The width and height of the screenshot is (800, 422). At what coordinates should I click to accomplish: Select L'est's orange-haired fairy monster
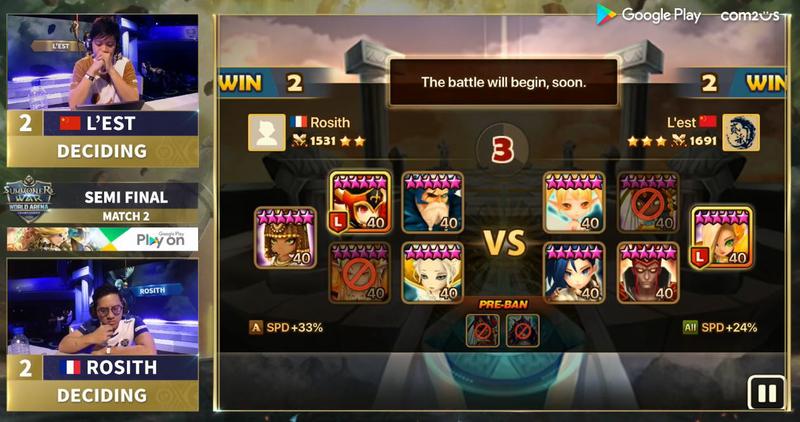point(574,202)
